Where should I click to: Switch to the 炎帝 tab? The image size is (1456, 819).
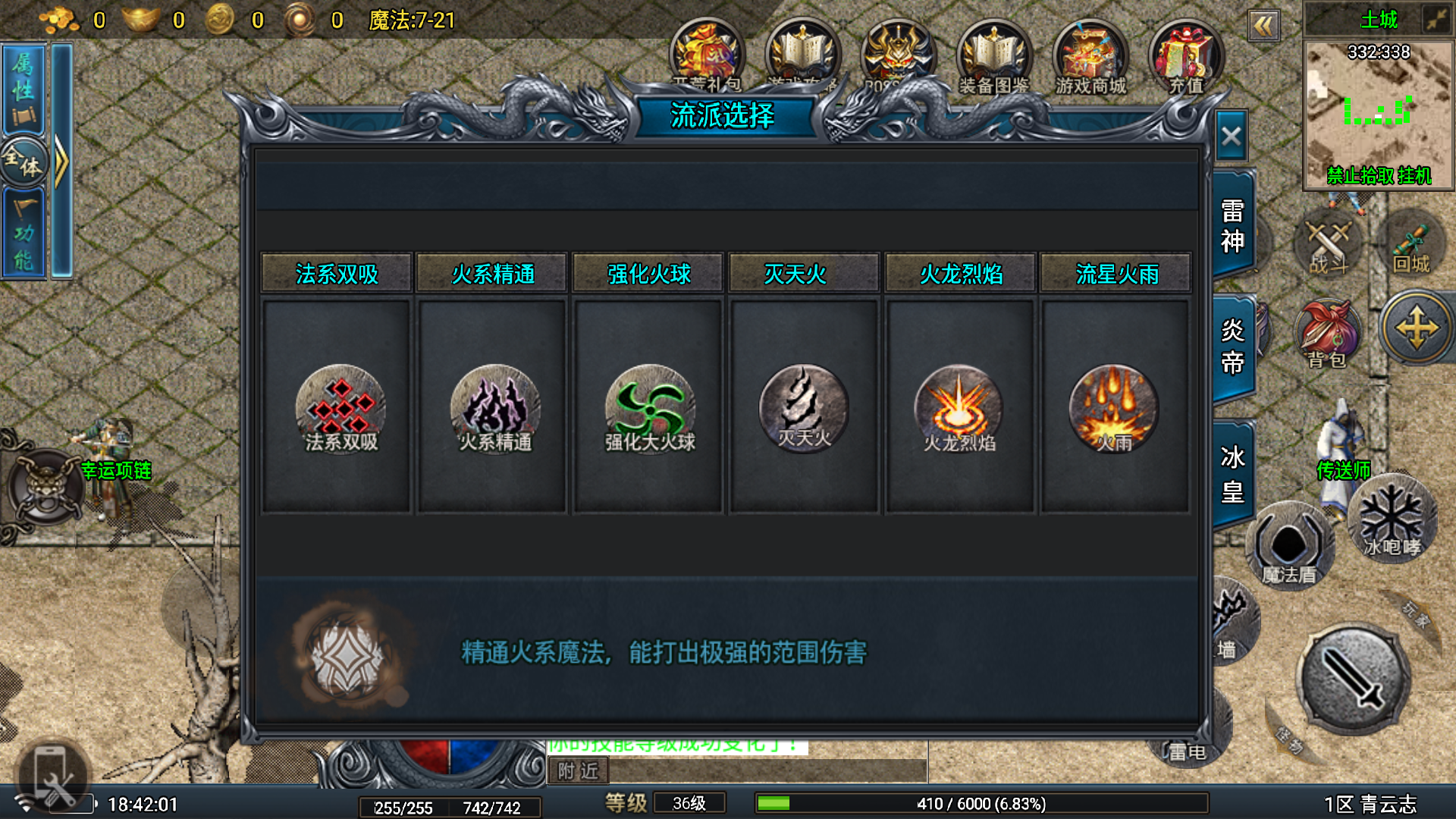(x=1232, y=347)
